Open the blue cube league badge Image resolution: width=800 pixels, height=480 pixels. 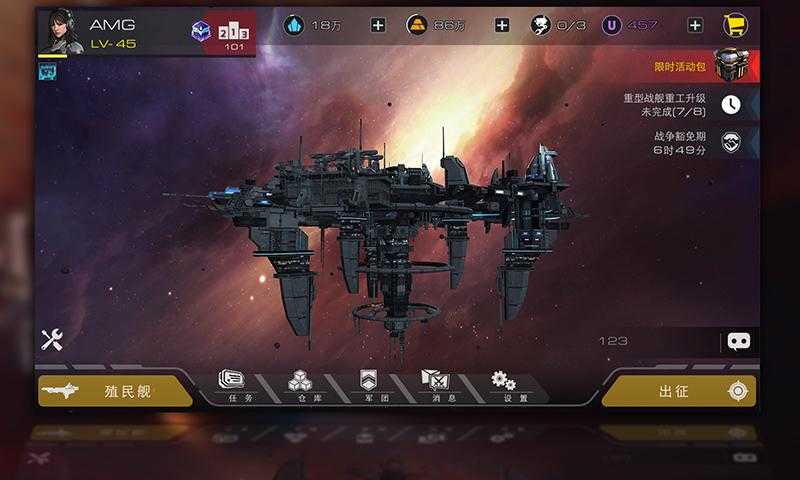click(x=202, y=31)
